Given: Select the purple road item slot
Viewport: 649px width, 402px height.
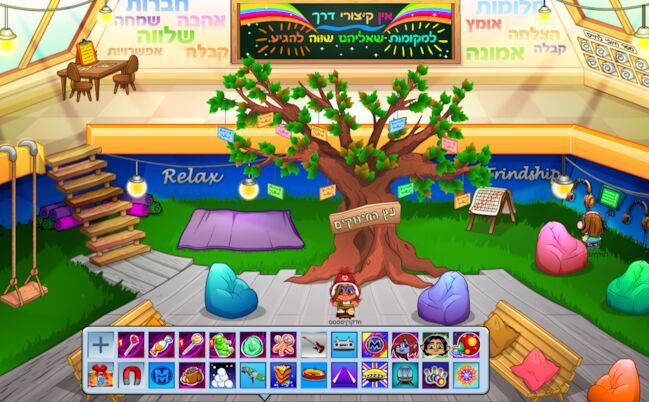Looking at the screenshot, I should tap(344, 375).
